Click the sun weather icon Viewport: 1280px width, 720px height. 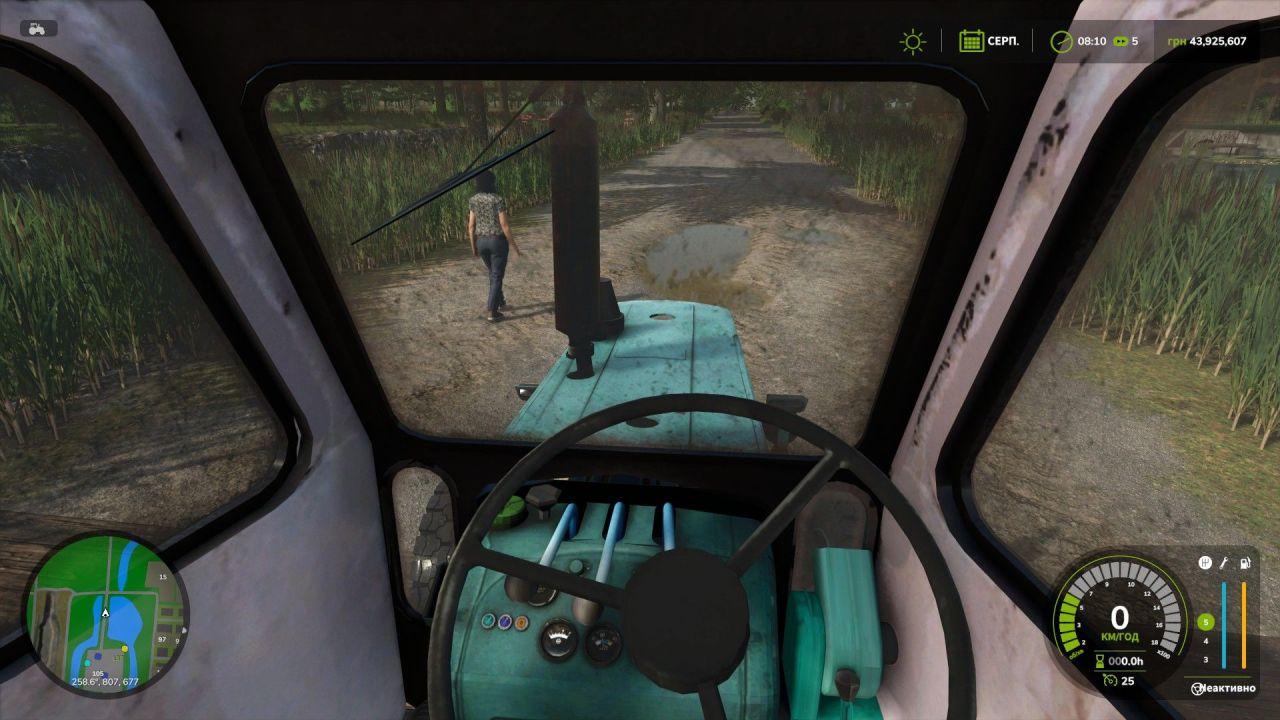(911, 42)
